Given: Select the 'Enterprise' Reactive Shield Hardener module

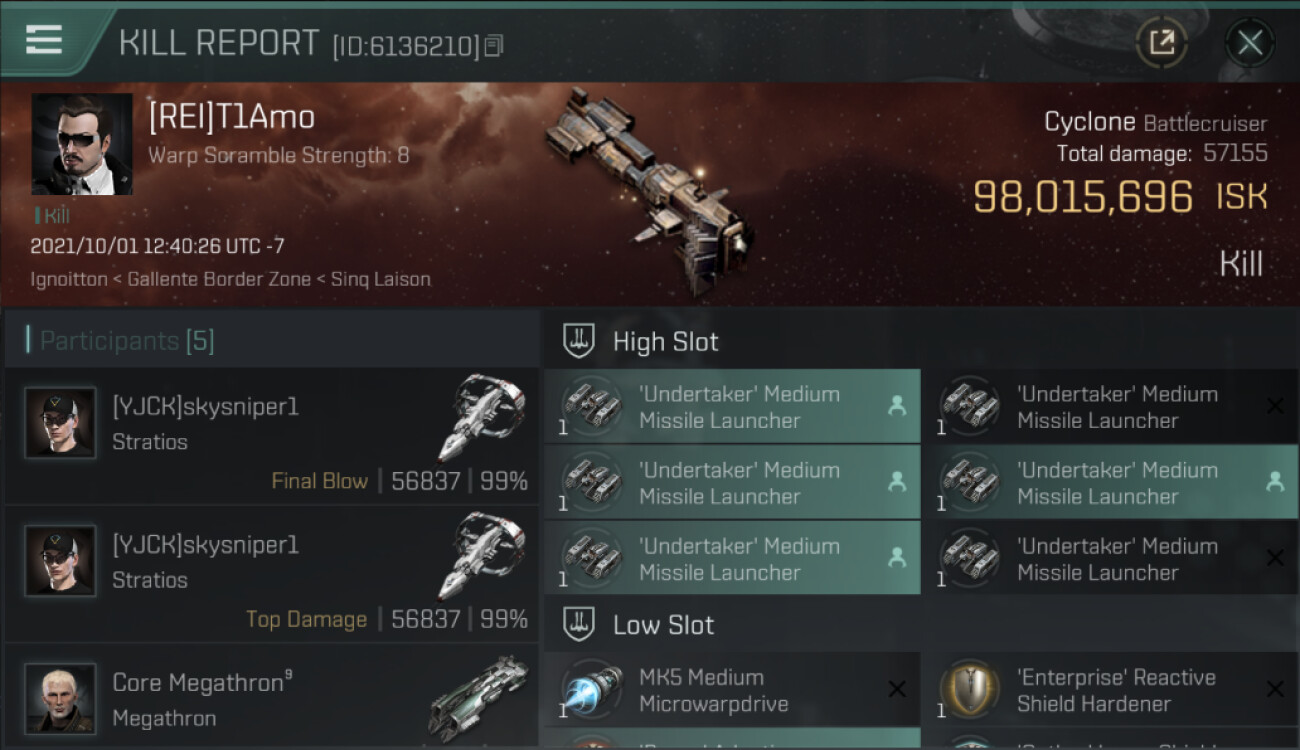Looking at the screenshot, I should 1110,690.
